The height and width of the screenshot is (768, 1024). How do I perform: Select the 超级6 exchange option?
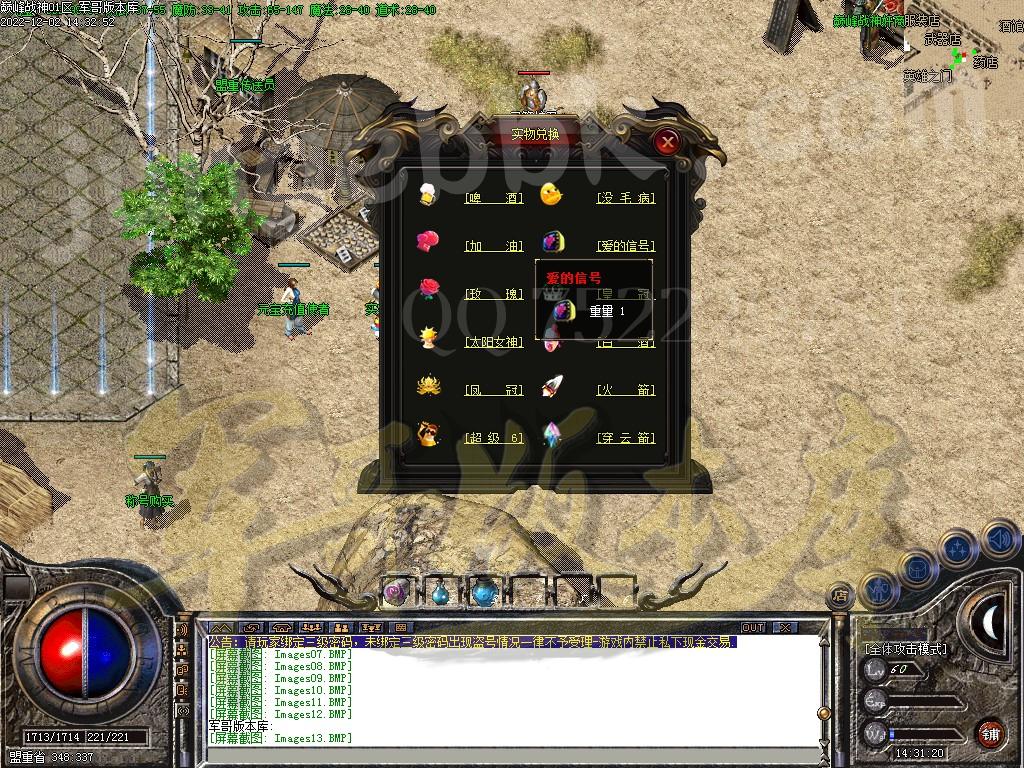(495, 438)
